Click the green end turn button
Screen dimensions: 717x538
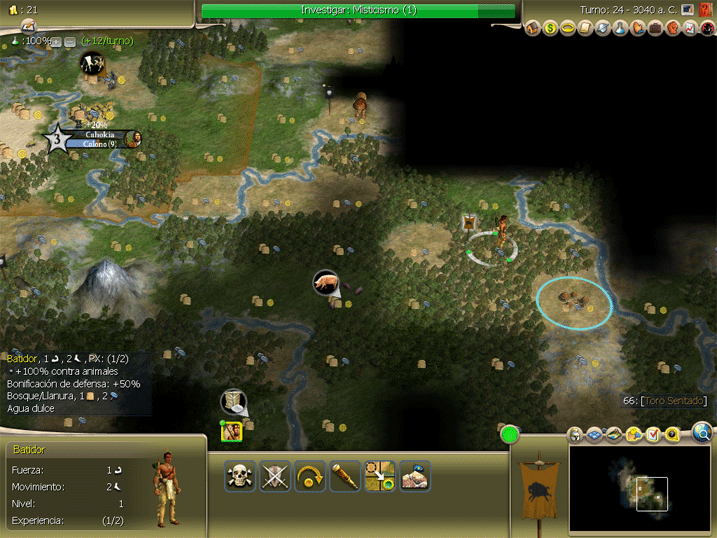point(510,435)
